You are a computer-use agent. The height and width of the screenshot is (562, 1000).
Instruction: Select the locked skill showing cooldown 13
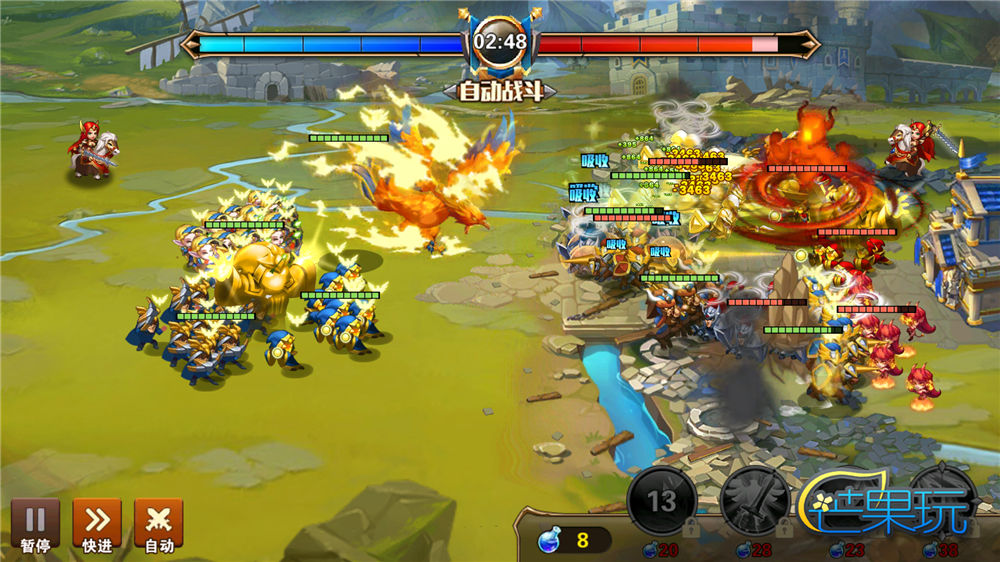662,501
